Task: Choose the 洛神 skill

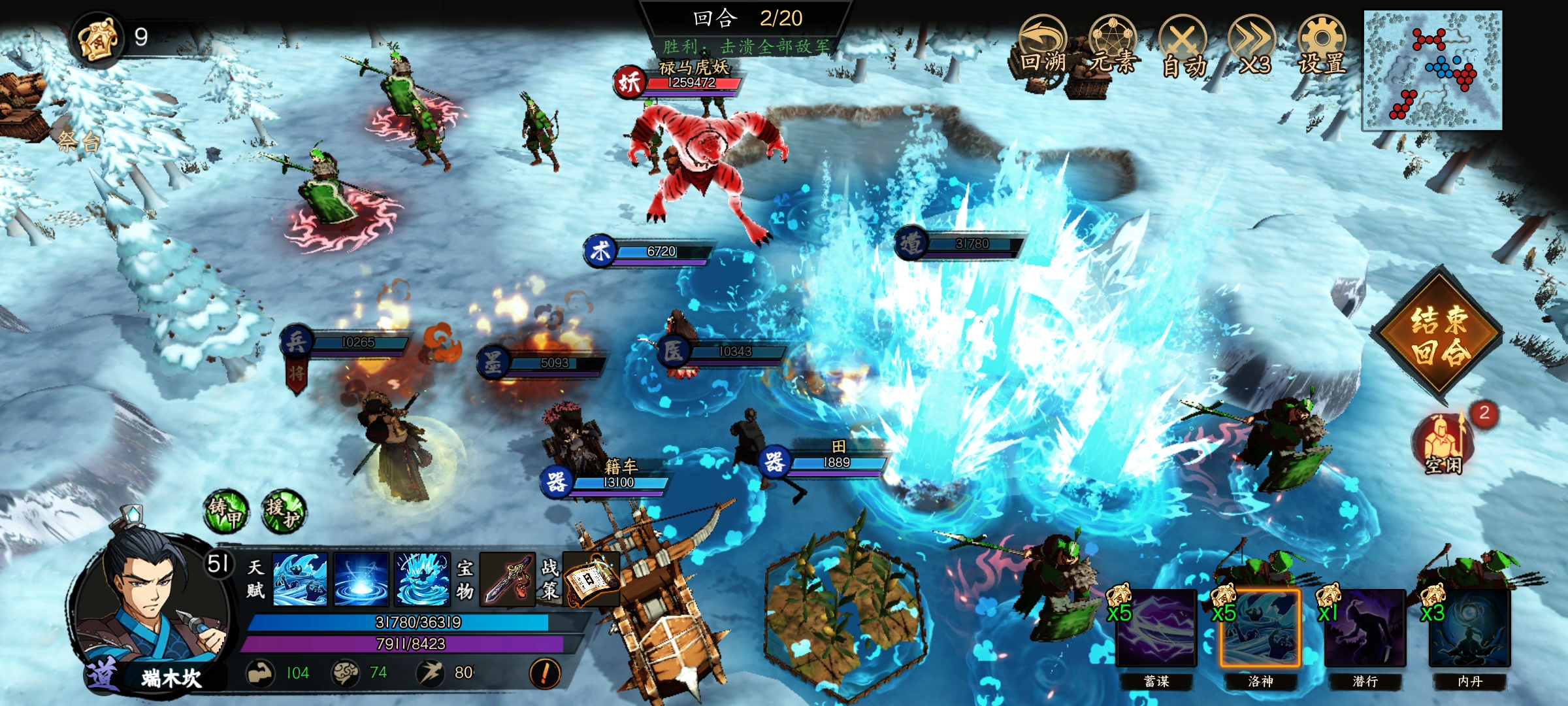Action: pos(1260,628)
